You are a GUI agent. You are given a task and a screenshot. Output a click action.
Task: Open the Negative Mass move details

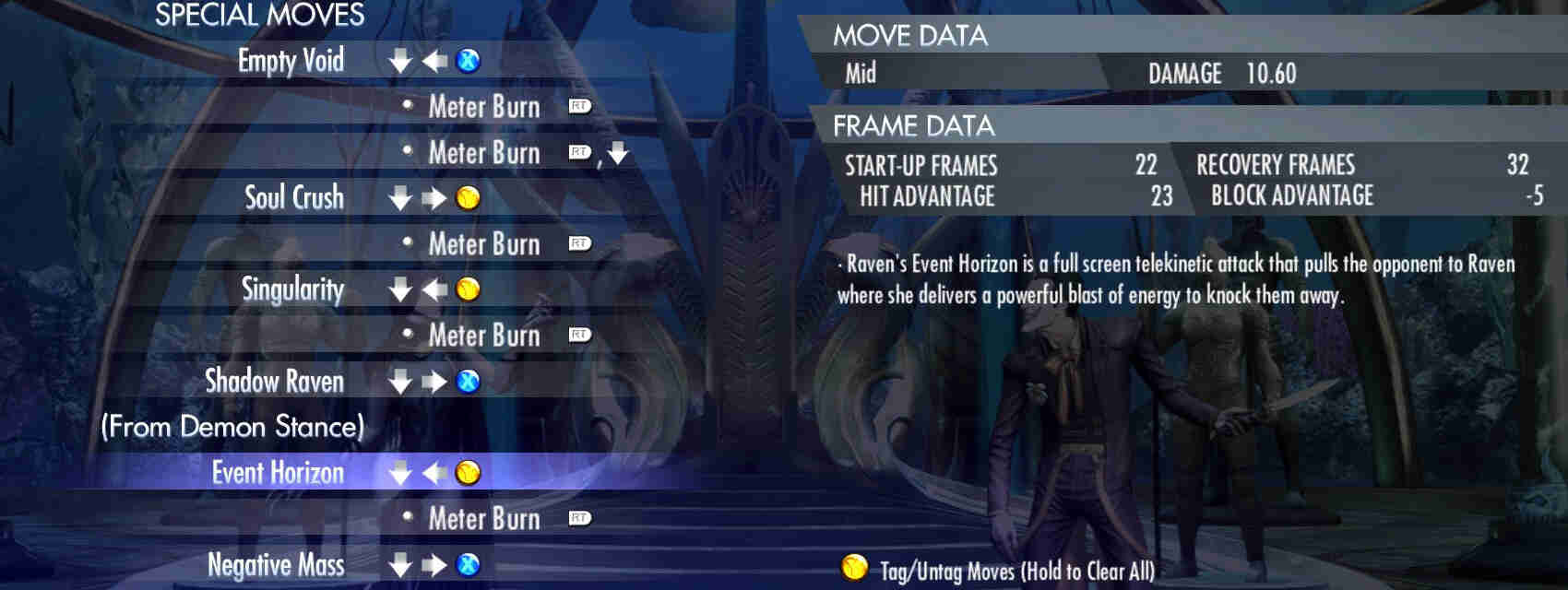coord(276,564)
